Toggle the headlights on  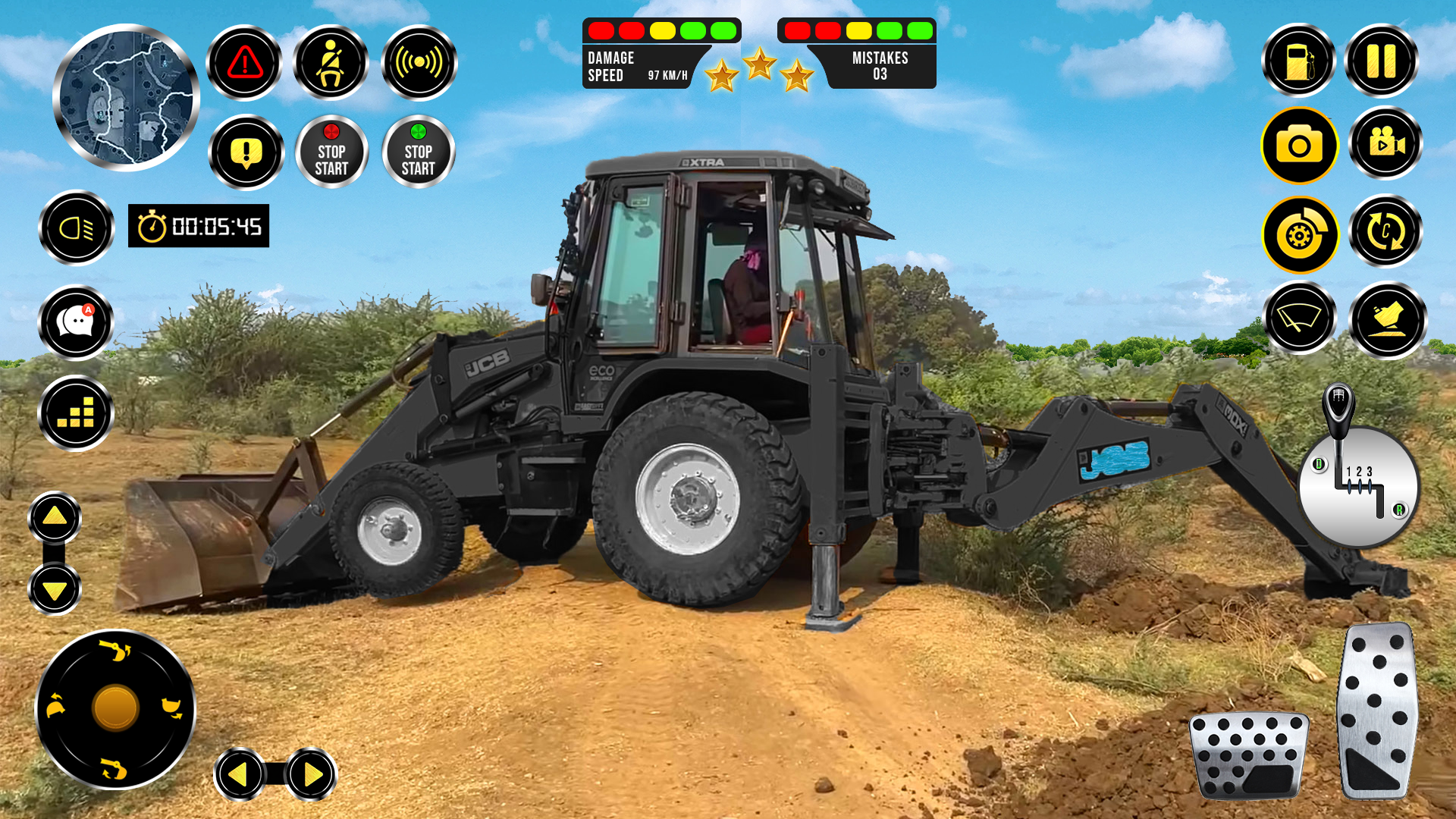point(76,227)
